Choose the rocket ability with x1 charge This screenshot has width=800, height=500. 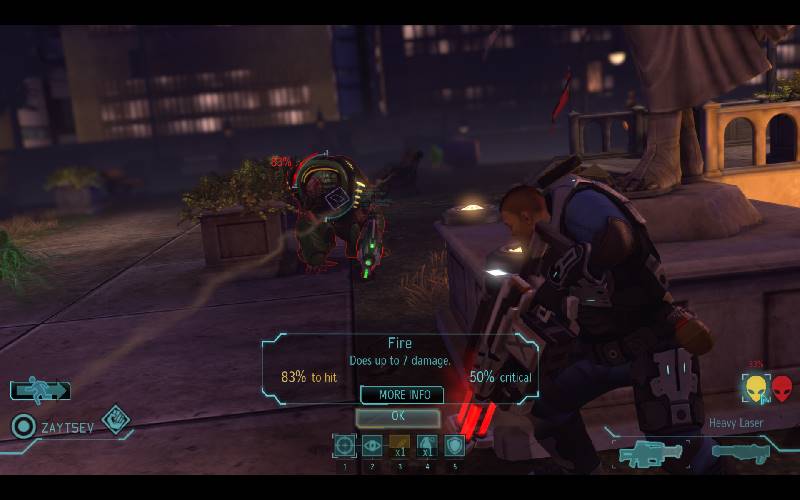pyautogui.click(x=399, y=446)
